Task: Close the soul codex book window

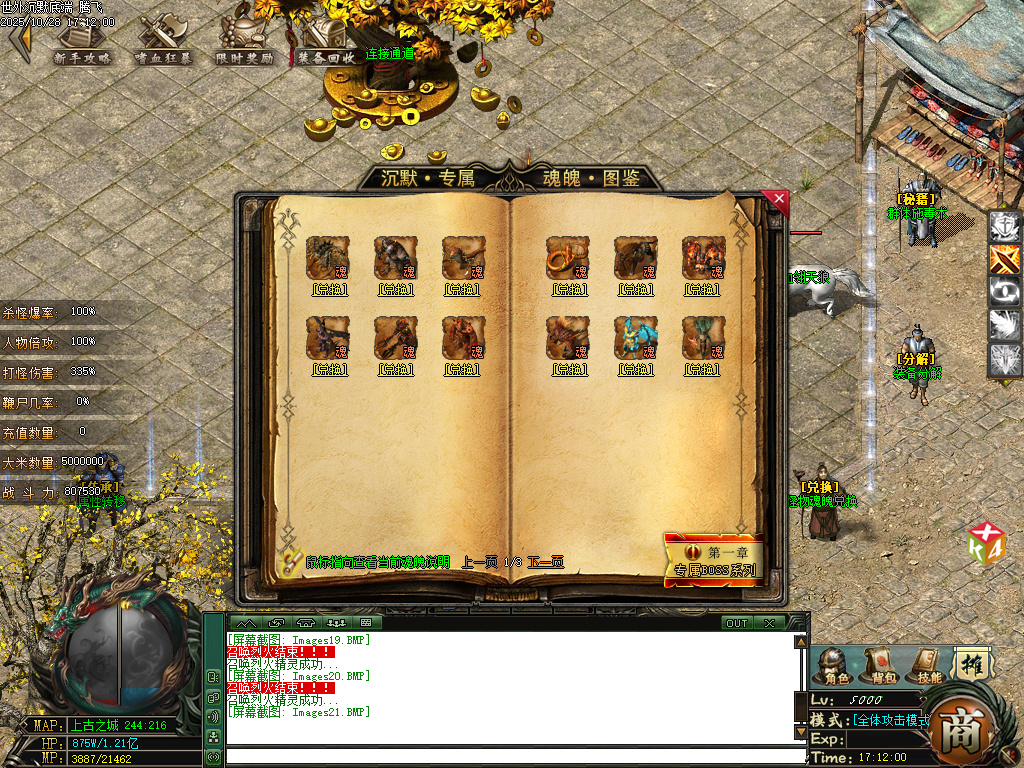Action: pyautogui.click(x=779, y=200)
